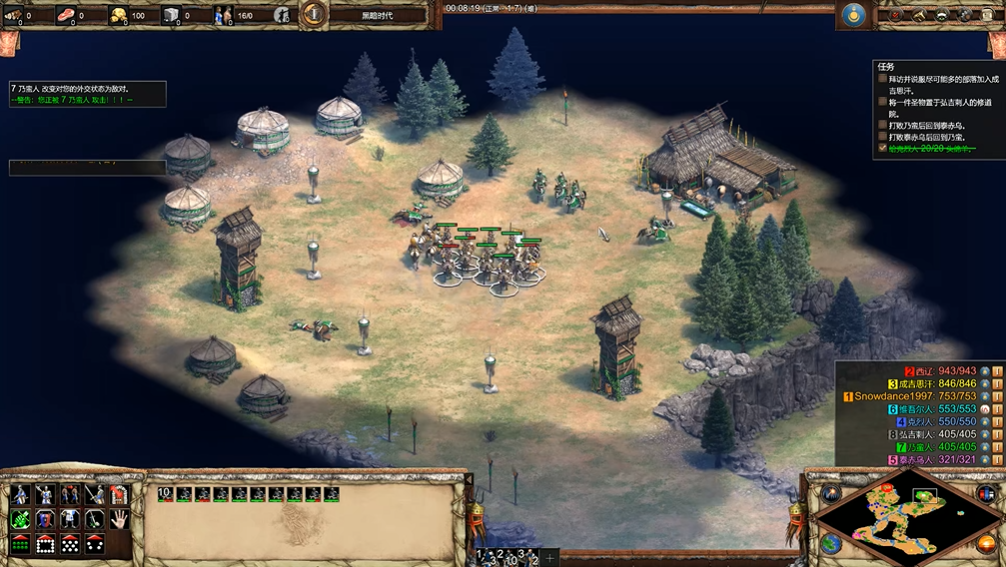Select the idle villager button
1006x567 pixels.
[282, 15]
